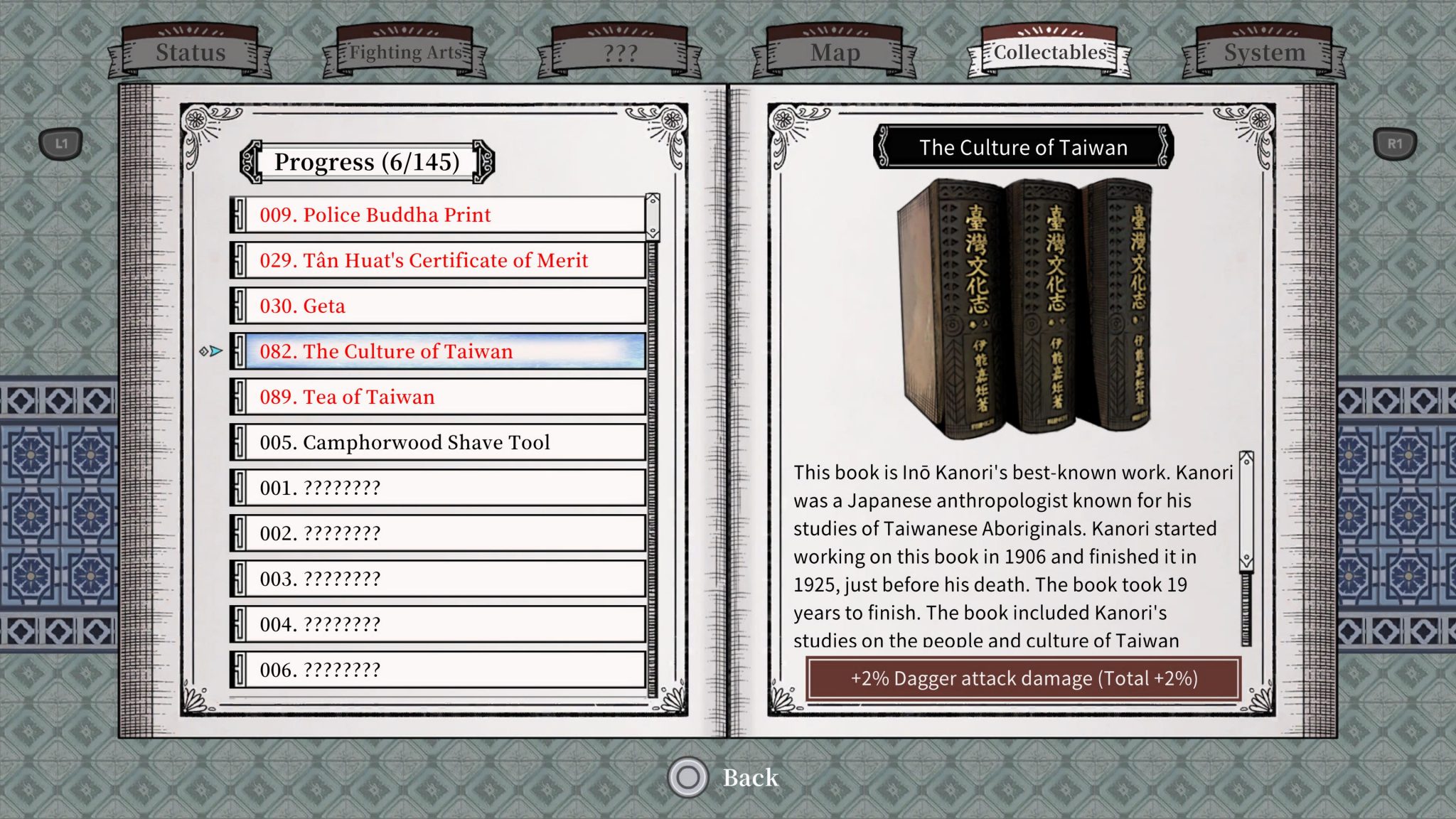Switch to the Status tab

pos(190,53)
